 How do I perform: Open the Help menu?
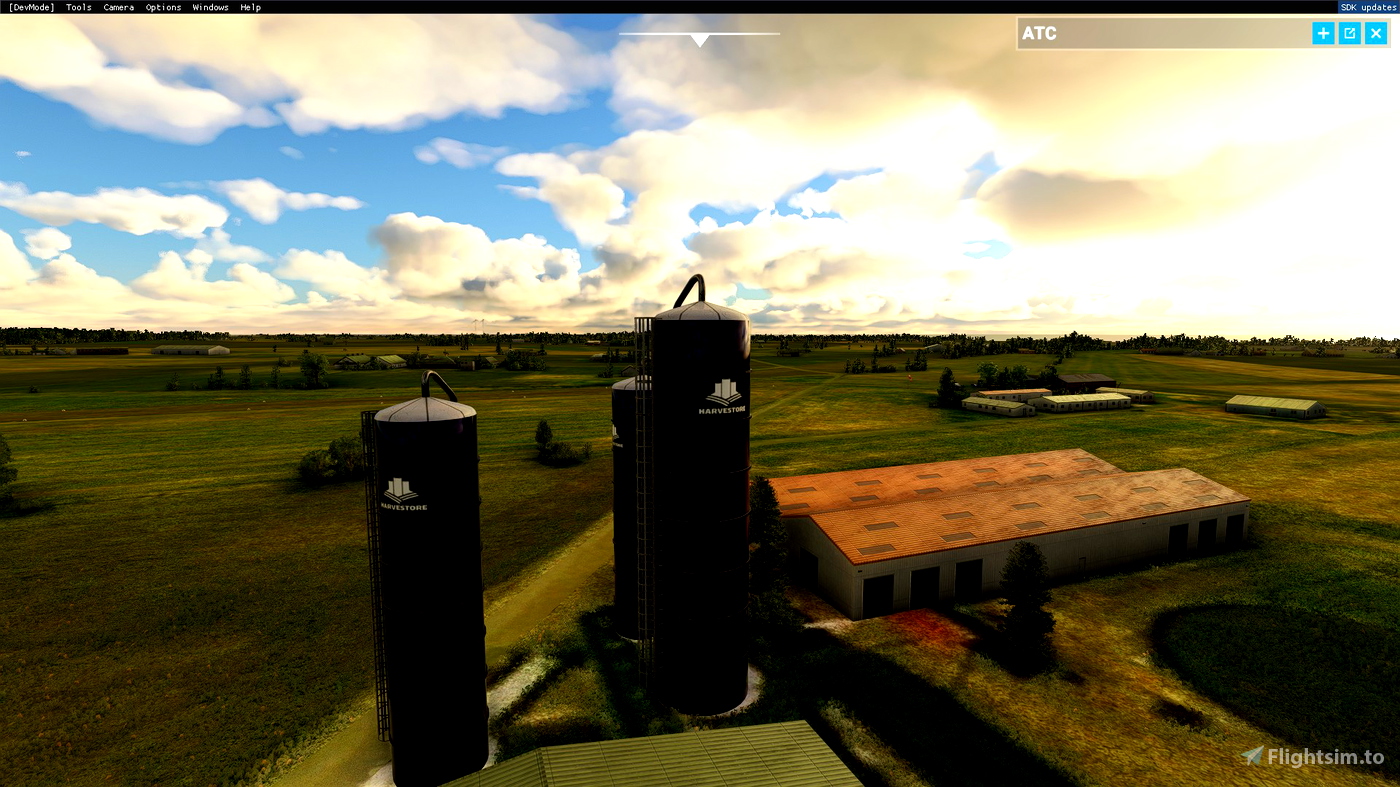point(250,7)
